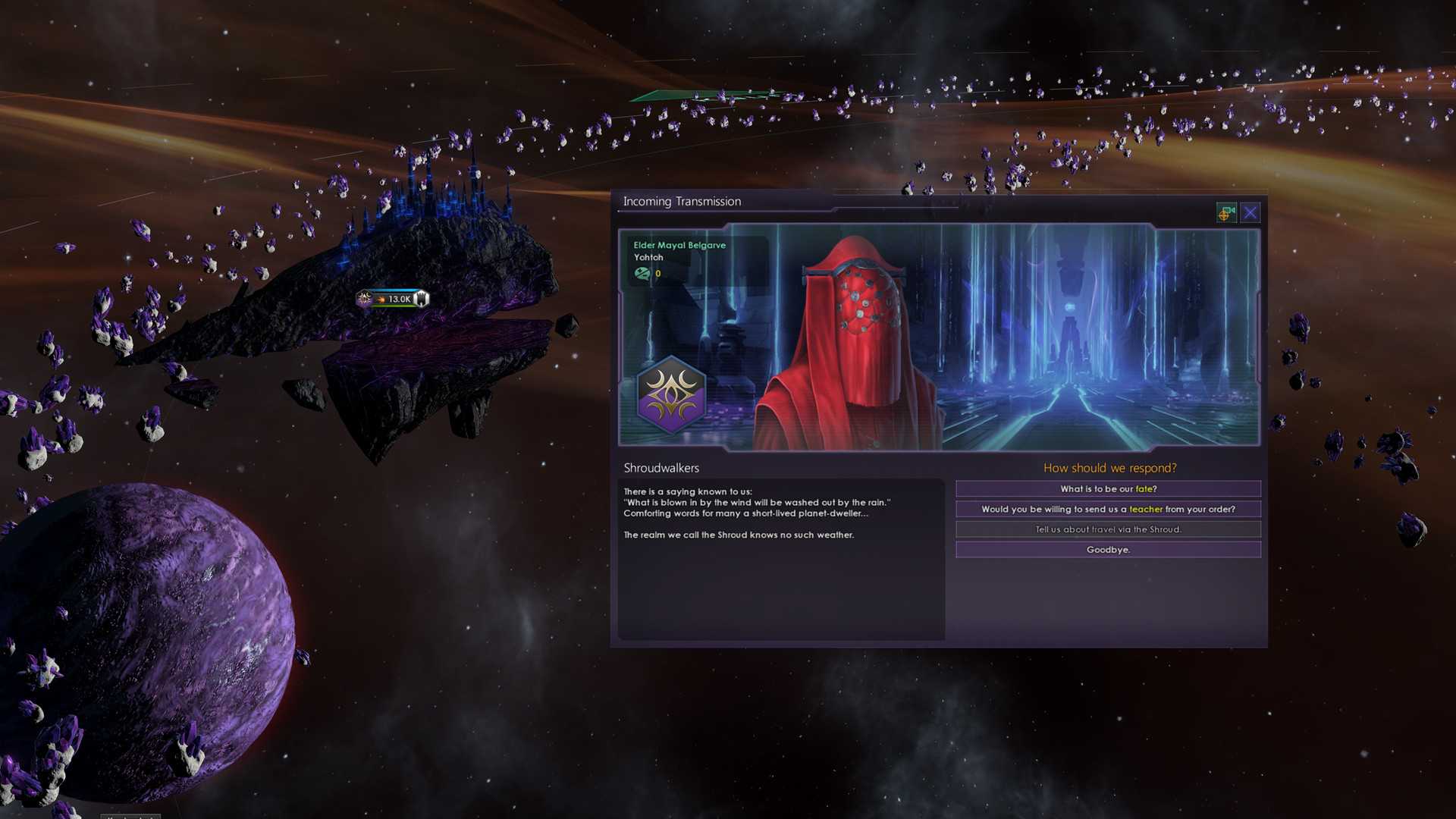The image size is (1456, 819).
Task: Click the grayed-out 'Tell us about travel via the Shroud'
Action: [1109, 529]
